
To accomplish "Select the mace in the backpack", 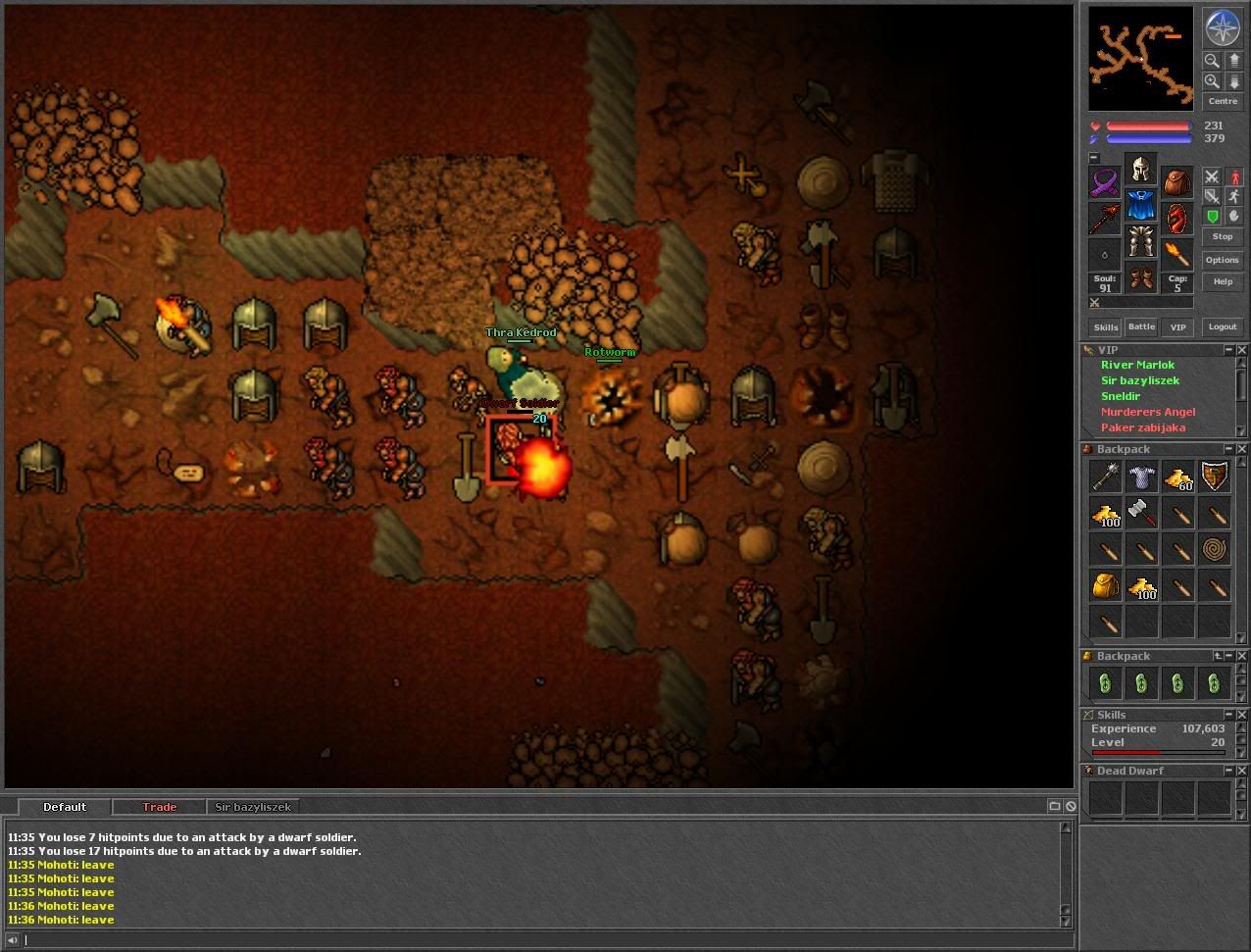I will pos(1105,476).
